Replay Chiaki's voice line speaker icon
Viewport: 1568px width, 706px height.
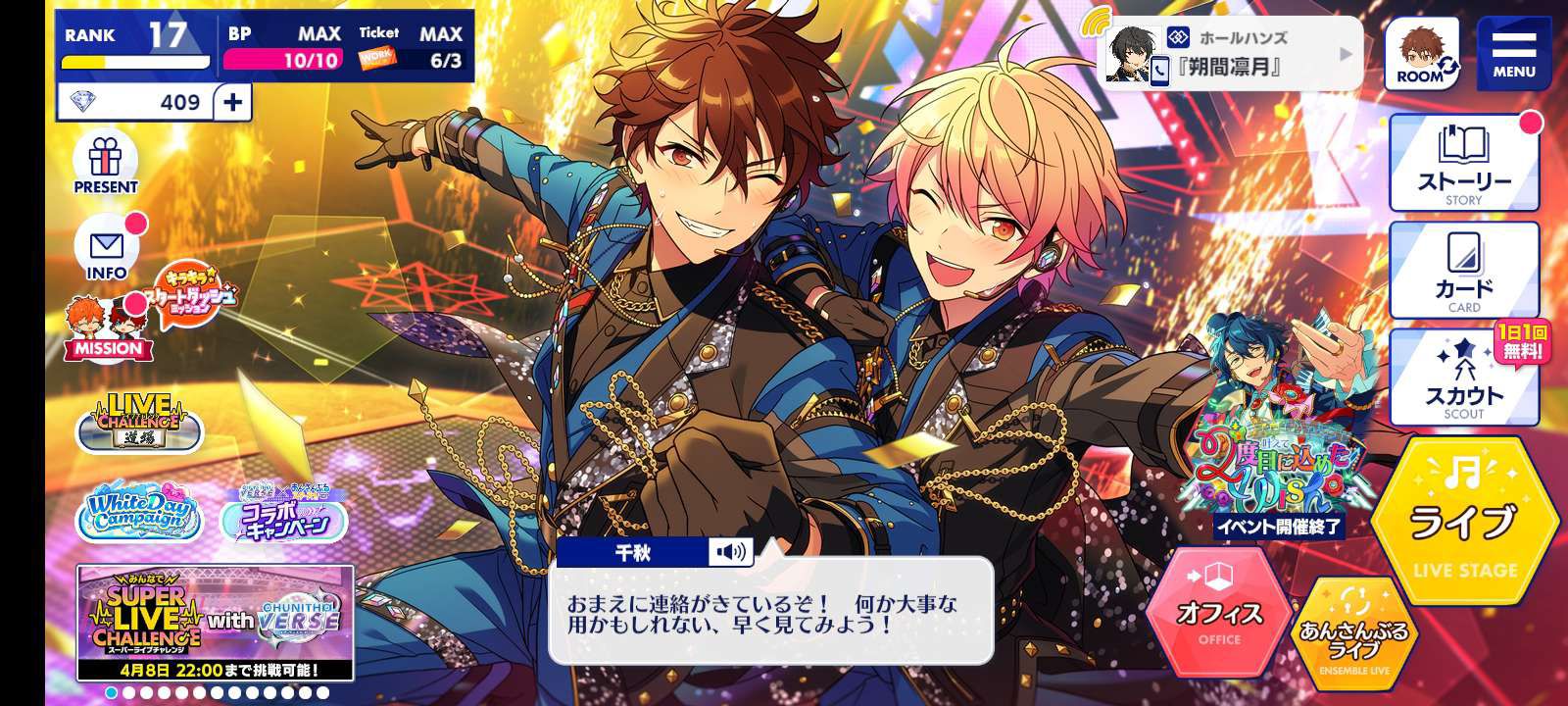click(x=730, y=552)
